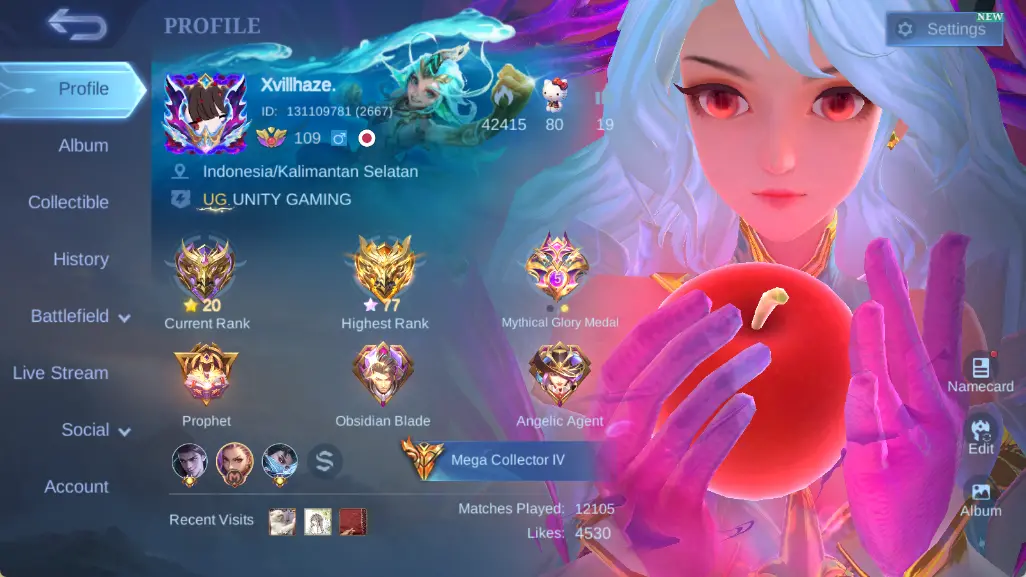View the History tab

point(80,260)
